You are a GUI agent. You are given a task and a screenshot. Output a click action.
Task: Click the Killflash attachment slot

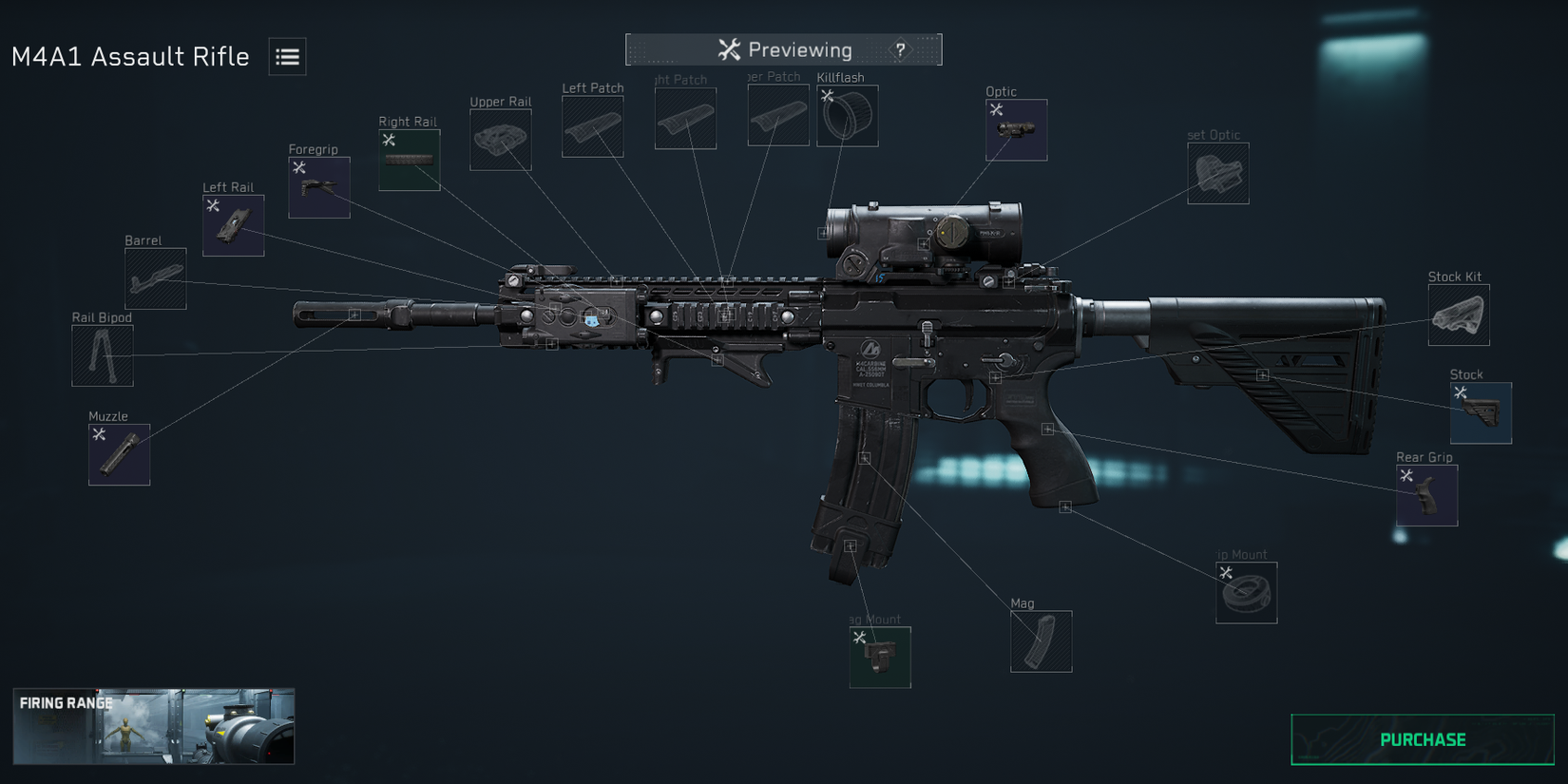coord(847,115)
